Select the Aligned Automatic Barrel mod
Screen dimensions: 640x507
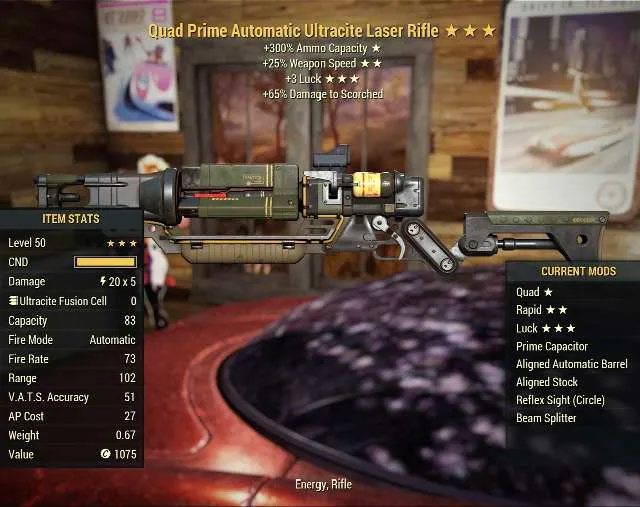coord(571,364)
